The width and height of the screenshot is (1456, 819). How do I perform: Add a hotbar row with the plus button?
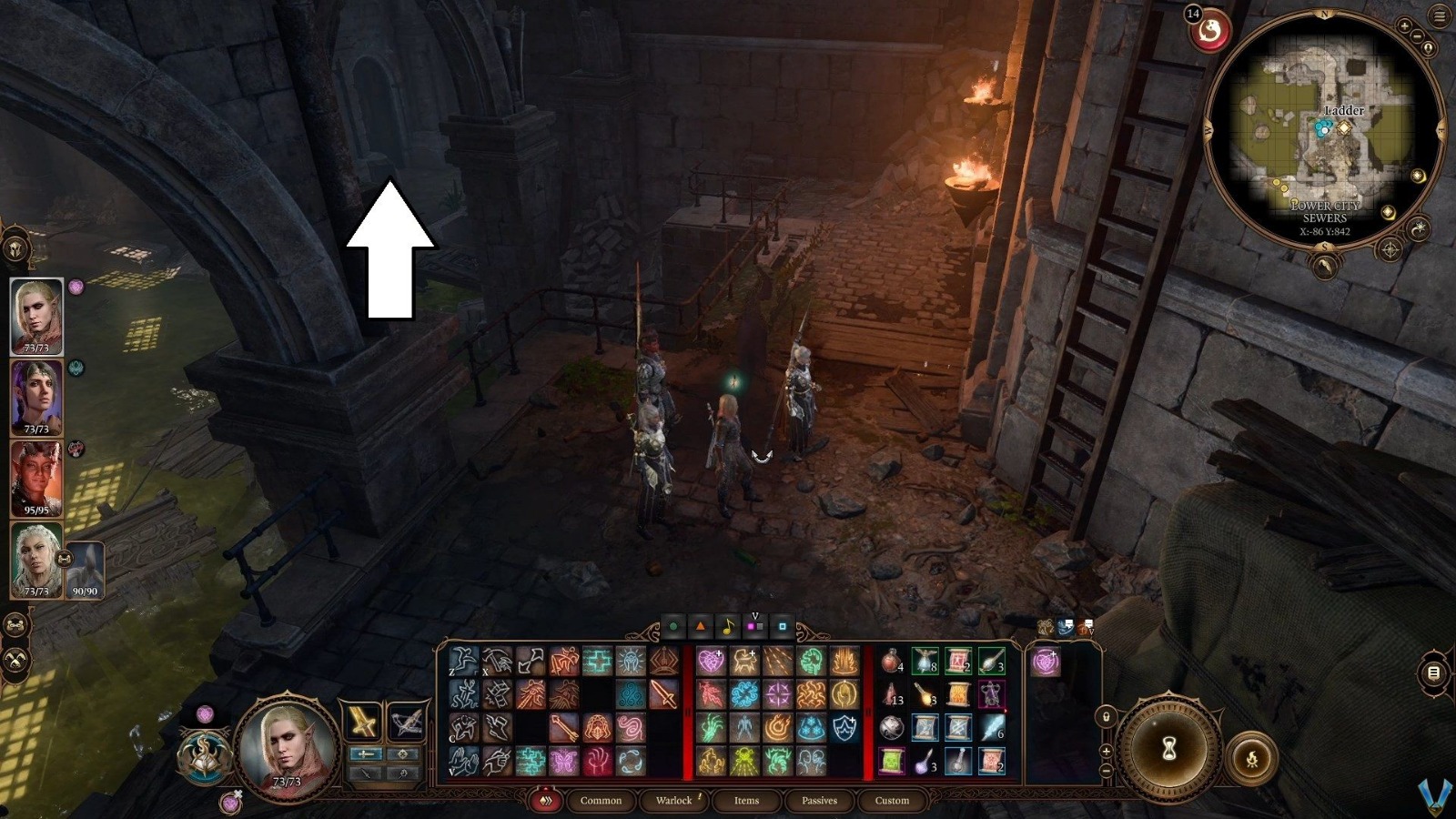1106,751
